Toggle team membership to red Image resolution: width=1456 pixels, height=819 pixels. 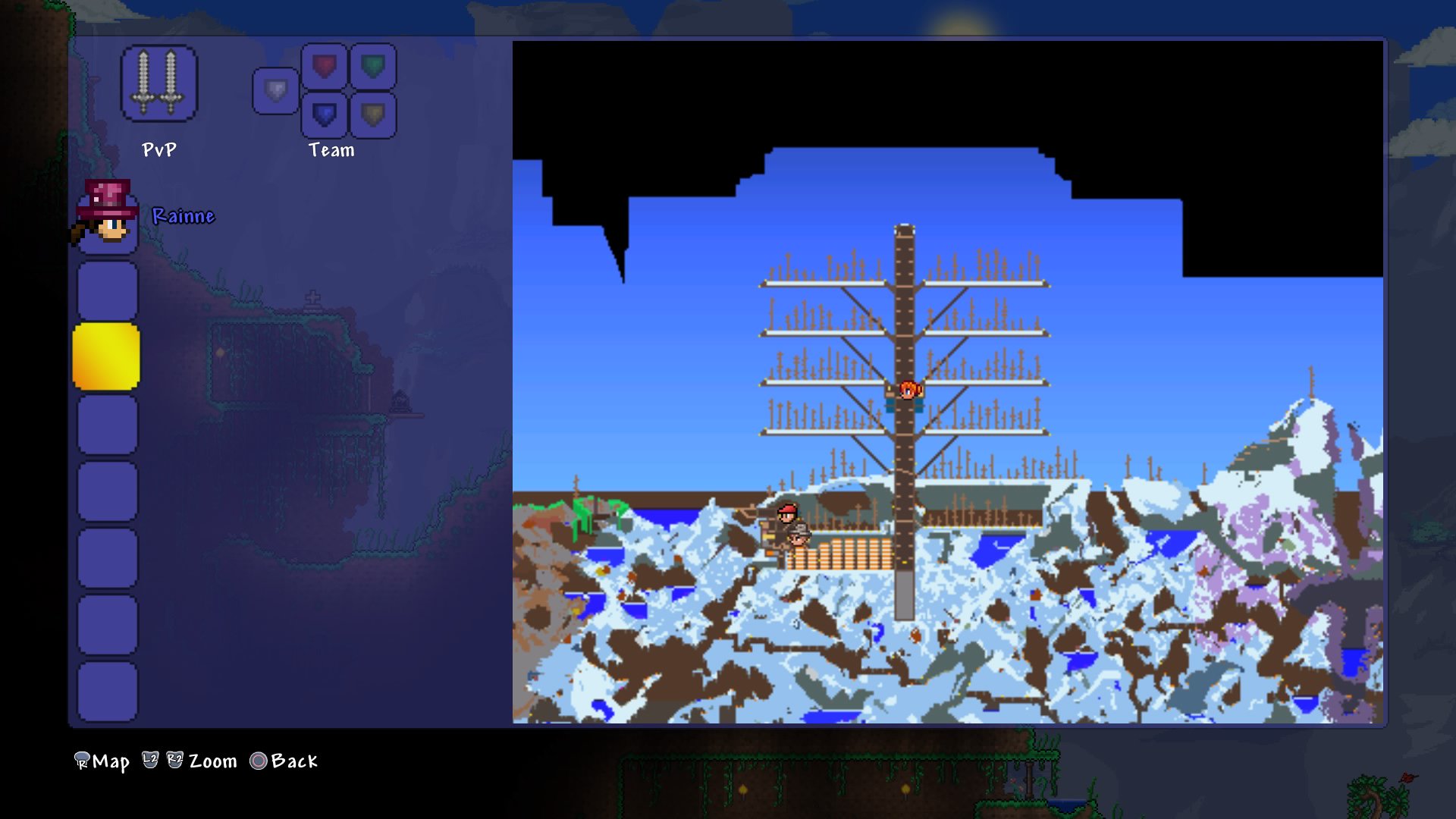pos(324,64)
